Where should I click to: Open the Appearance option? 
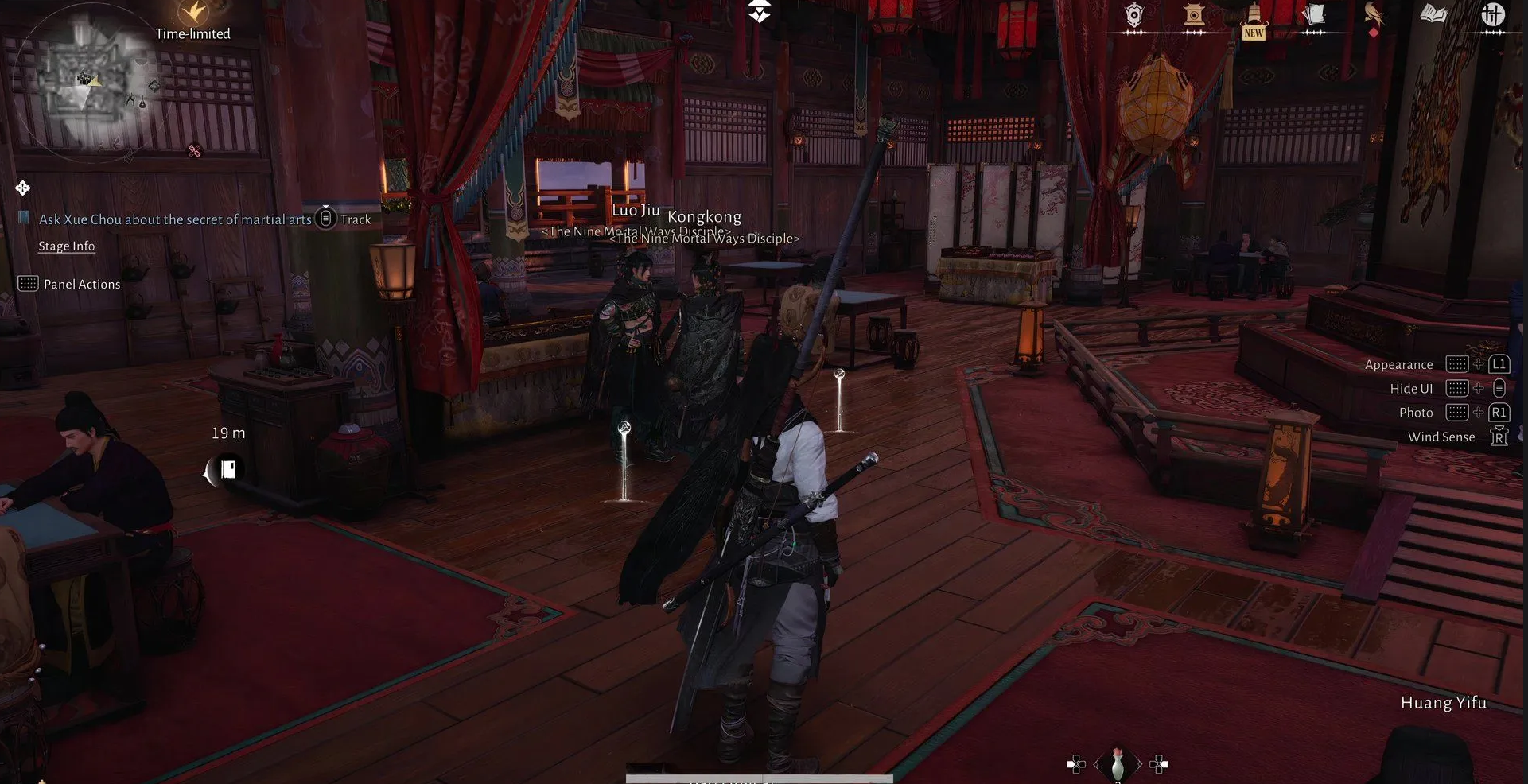[x=1398, y=364]
